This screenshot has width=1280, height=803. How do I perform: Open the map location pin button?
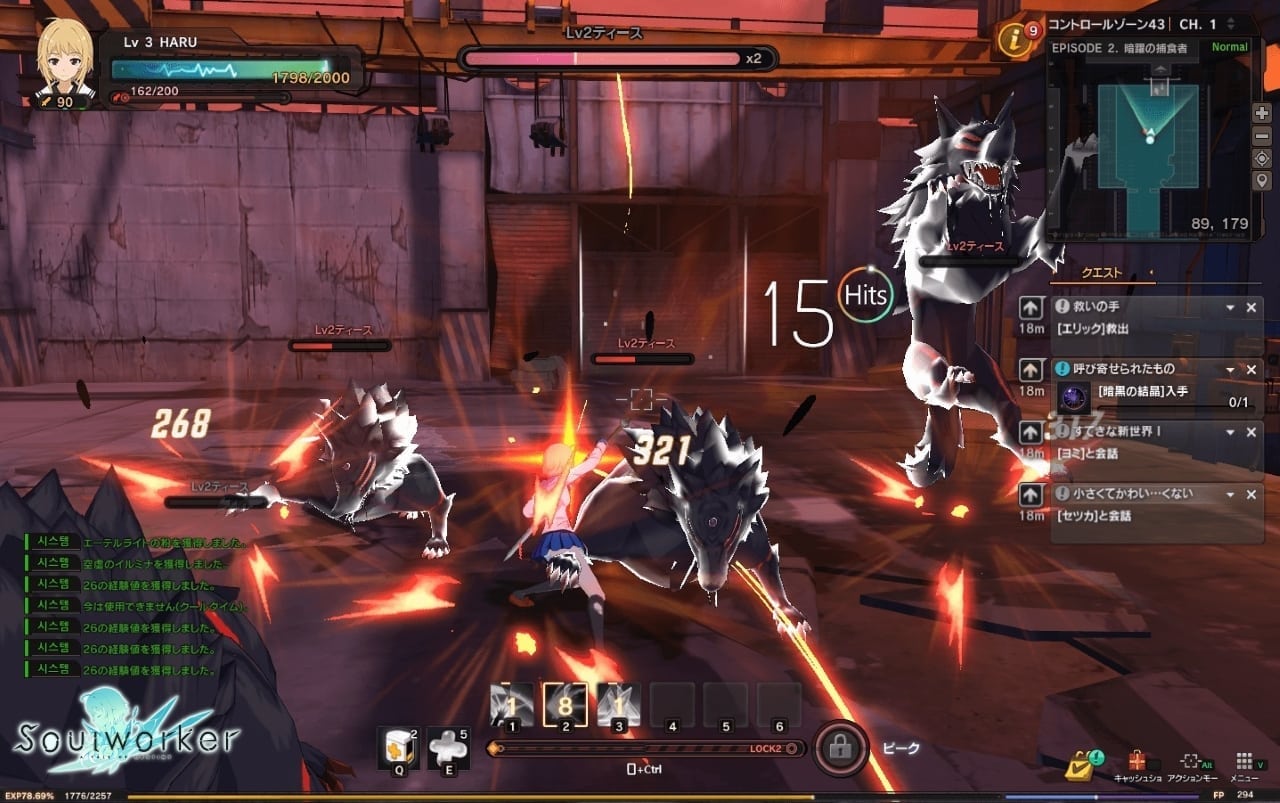click(x=1262, y=180)
